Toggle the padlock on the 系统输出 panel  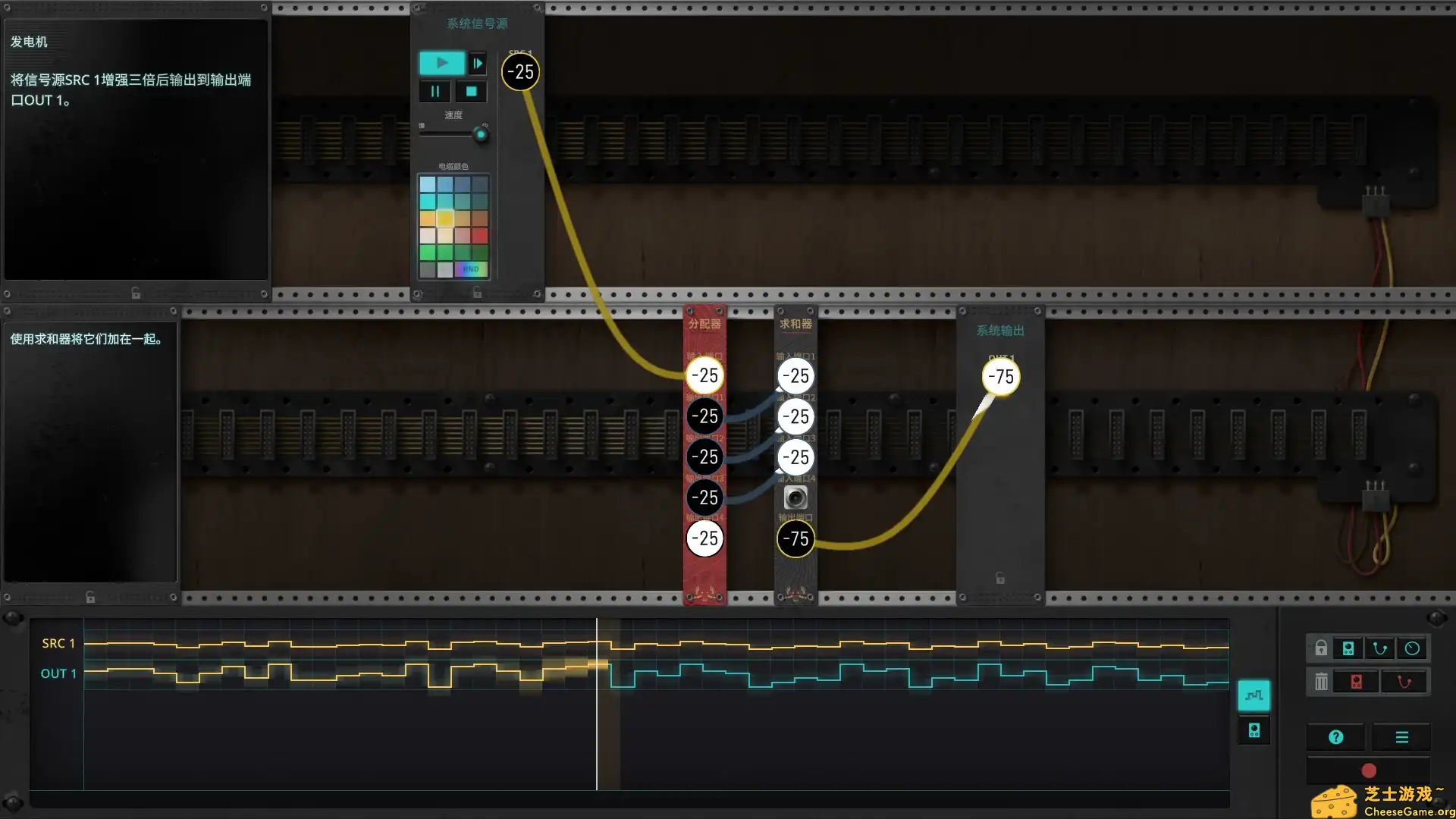point(1000,579)
